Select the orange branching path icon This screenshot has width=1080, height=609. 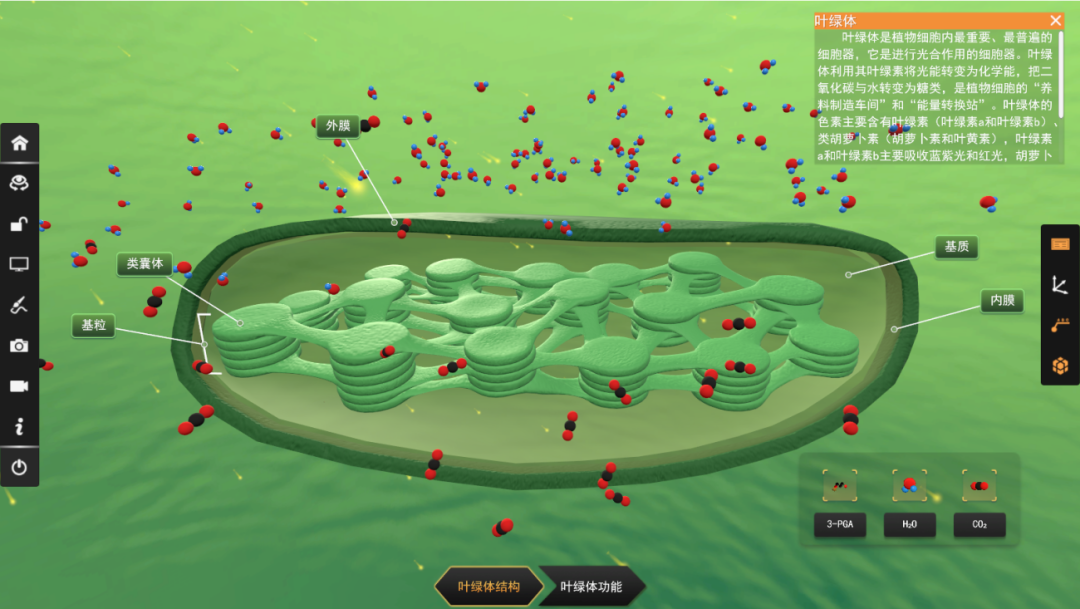point(1060,325)
